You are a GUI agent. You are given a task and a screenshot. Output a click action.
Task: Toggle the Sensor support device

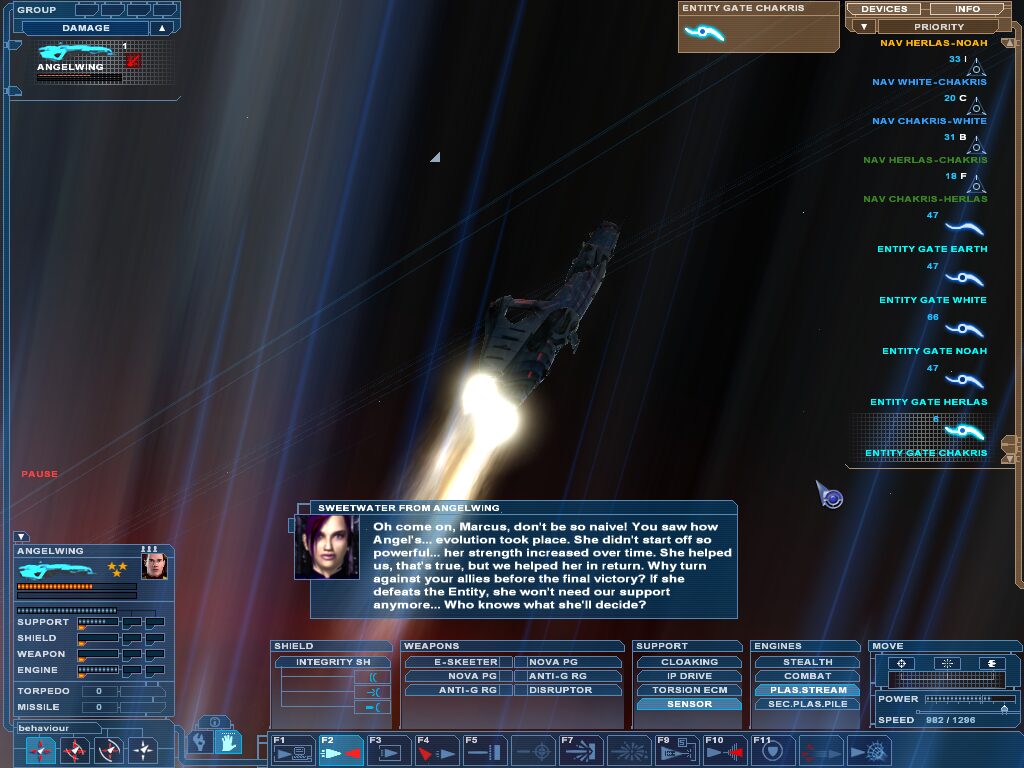[x=689, y=704]
